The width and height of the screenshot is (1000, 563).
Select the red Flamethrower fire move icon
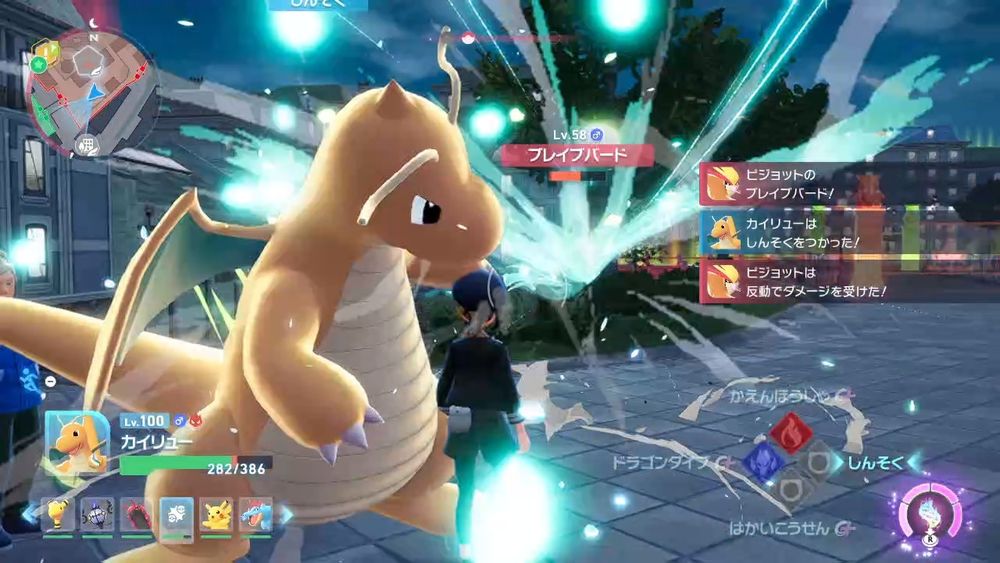pos(790,431)
